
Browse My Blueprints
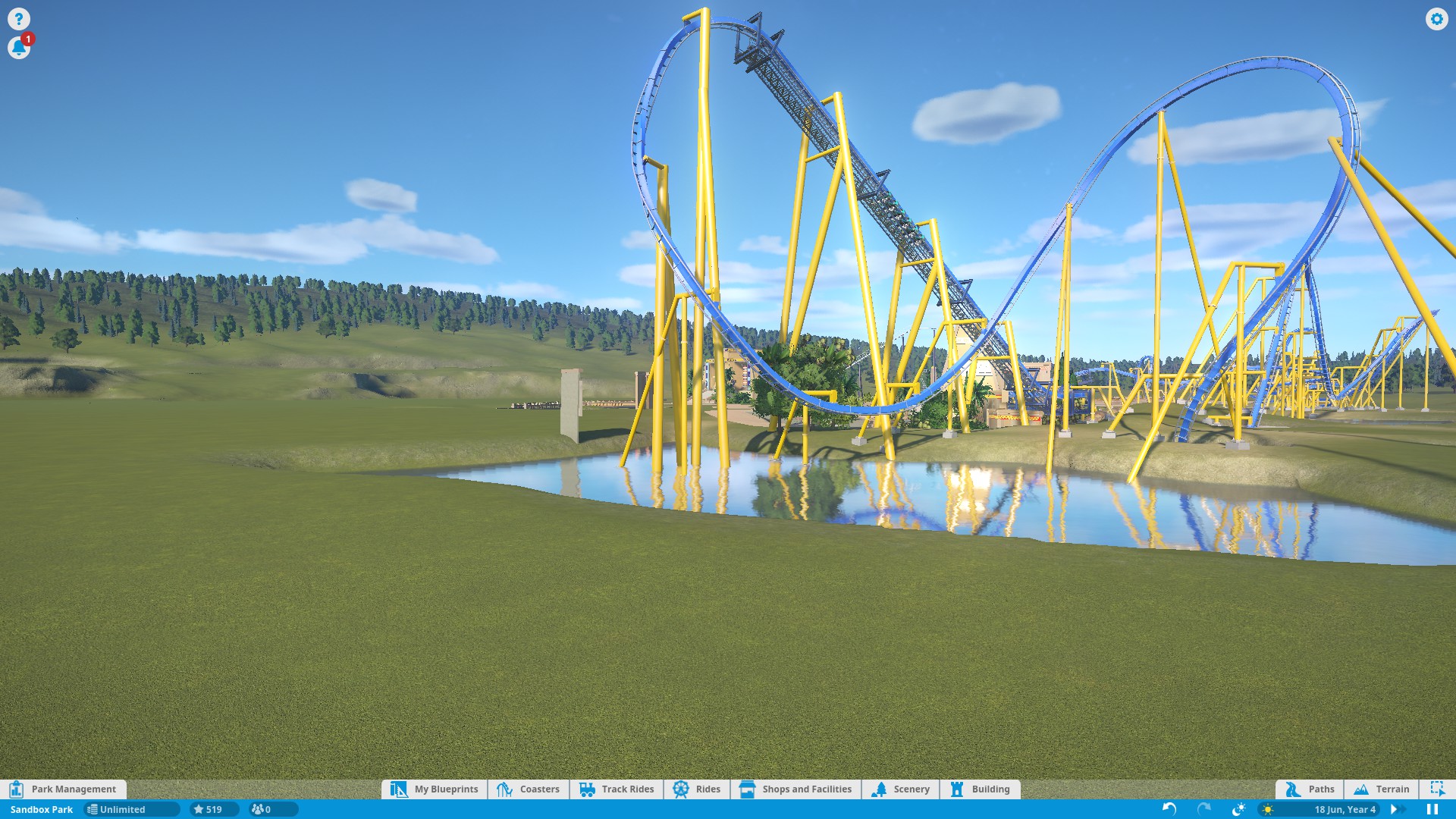pyautogui.click(x=435, y=789)
